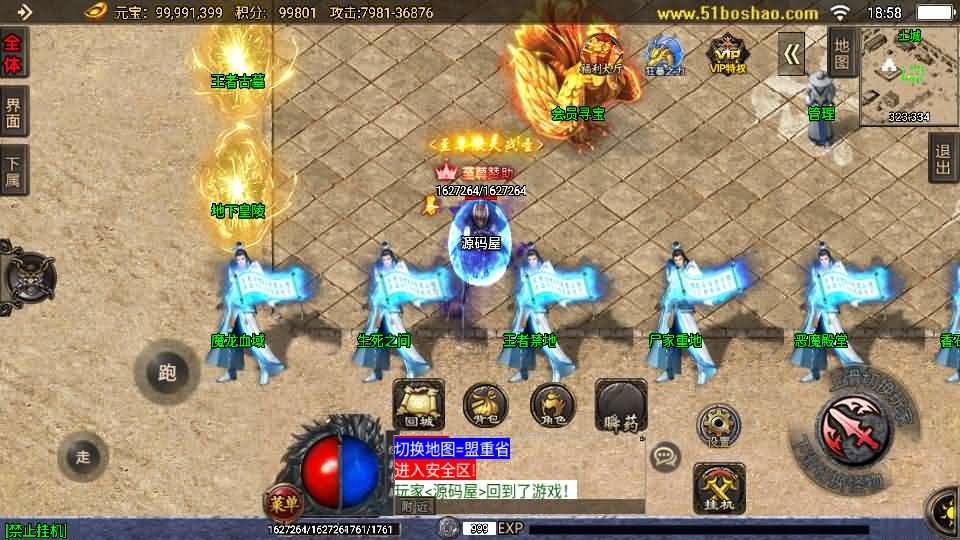
Task: Click the 土城 minimap
Action: [908, 75]
